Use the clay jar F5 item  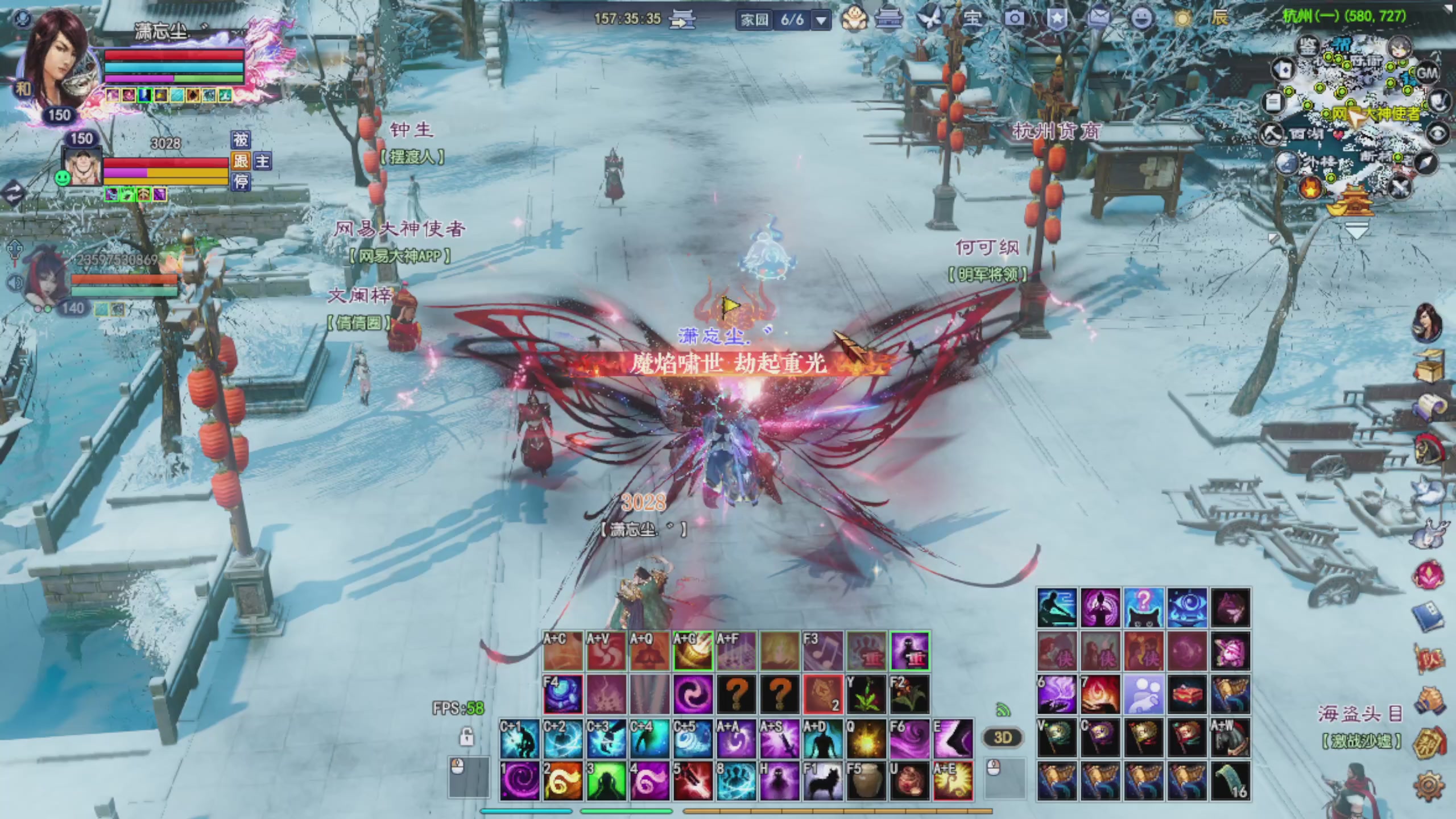pyautogui.click(x=866, y=781)
